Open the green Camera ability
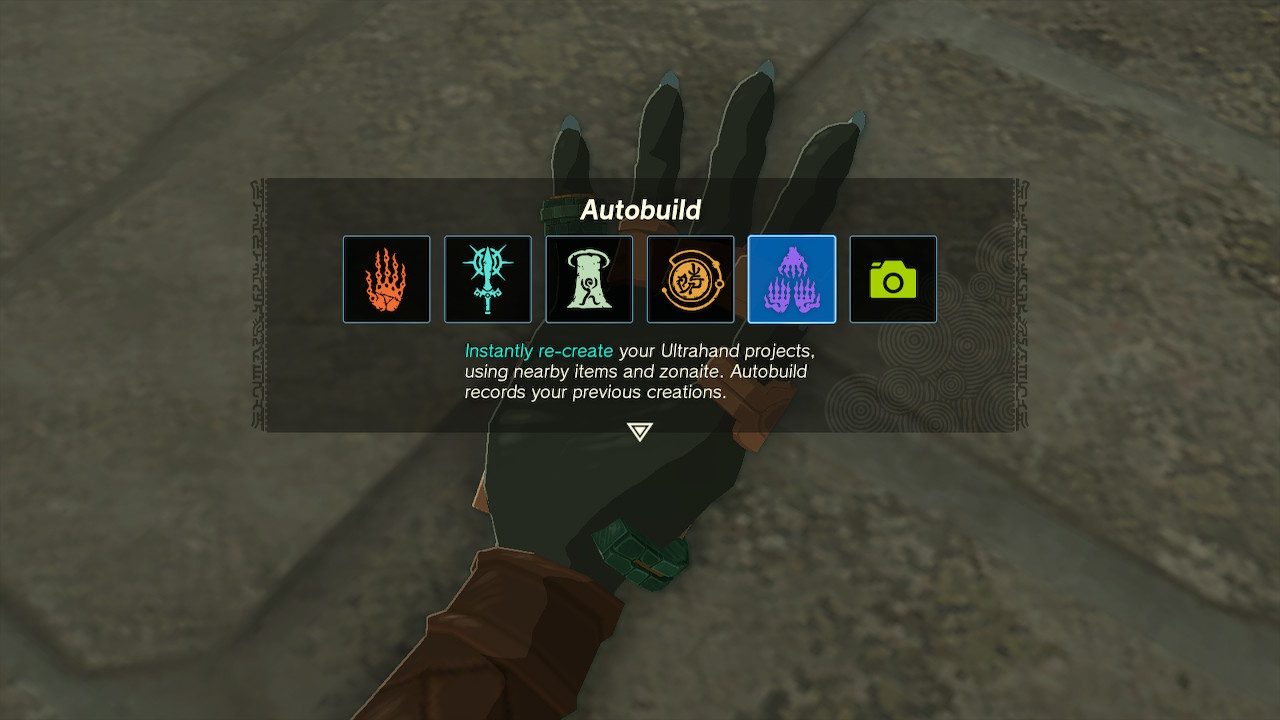This screenshot has height=720, width=1280. click(x=893, y=279)
